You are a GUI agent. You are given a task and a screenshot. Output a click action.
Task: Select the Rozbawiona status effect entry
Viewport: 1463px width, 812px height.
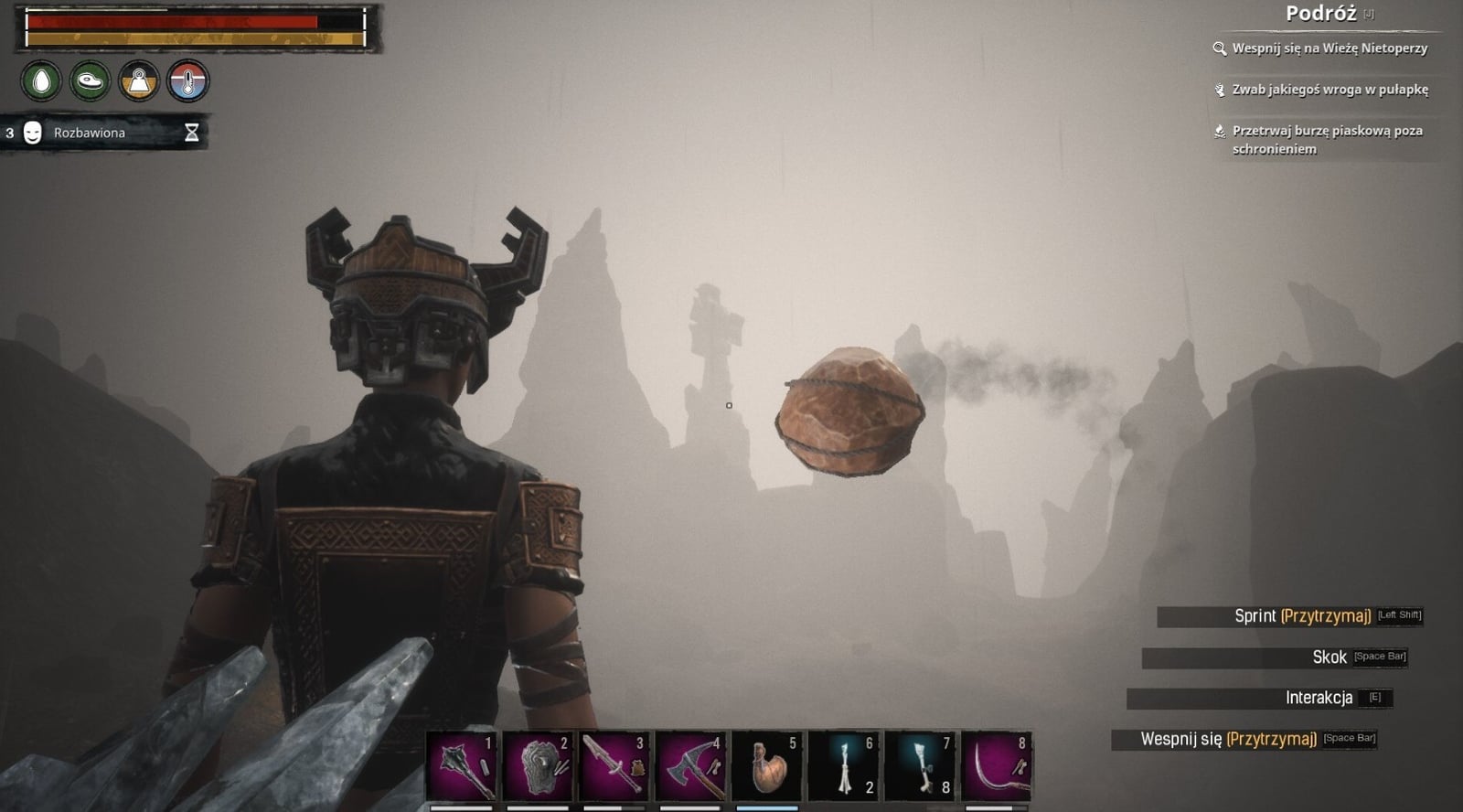click(90, 133)
